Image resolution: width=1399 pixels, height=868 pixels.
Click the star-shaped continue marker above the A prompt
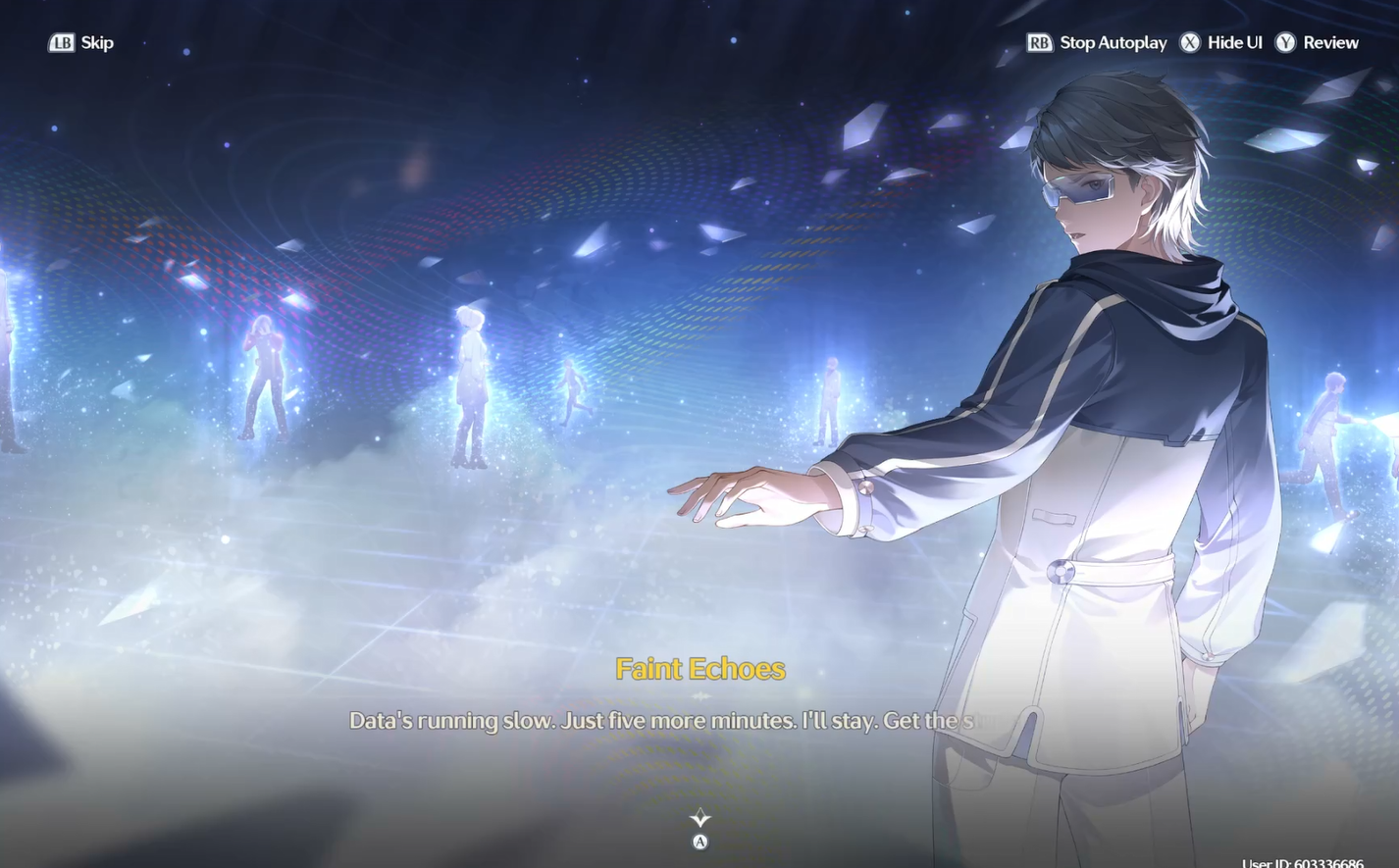[699, 816]
